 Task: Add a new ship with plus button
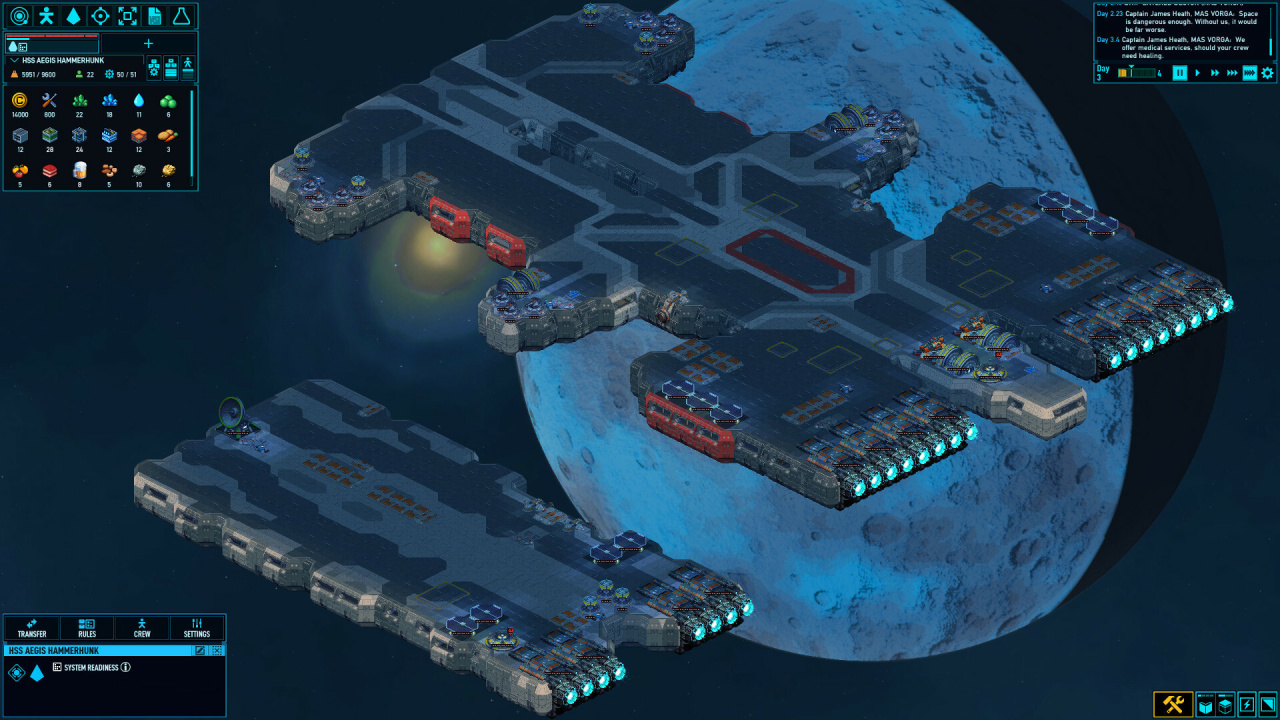[x=149, y=43]
